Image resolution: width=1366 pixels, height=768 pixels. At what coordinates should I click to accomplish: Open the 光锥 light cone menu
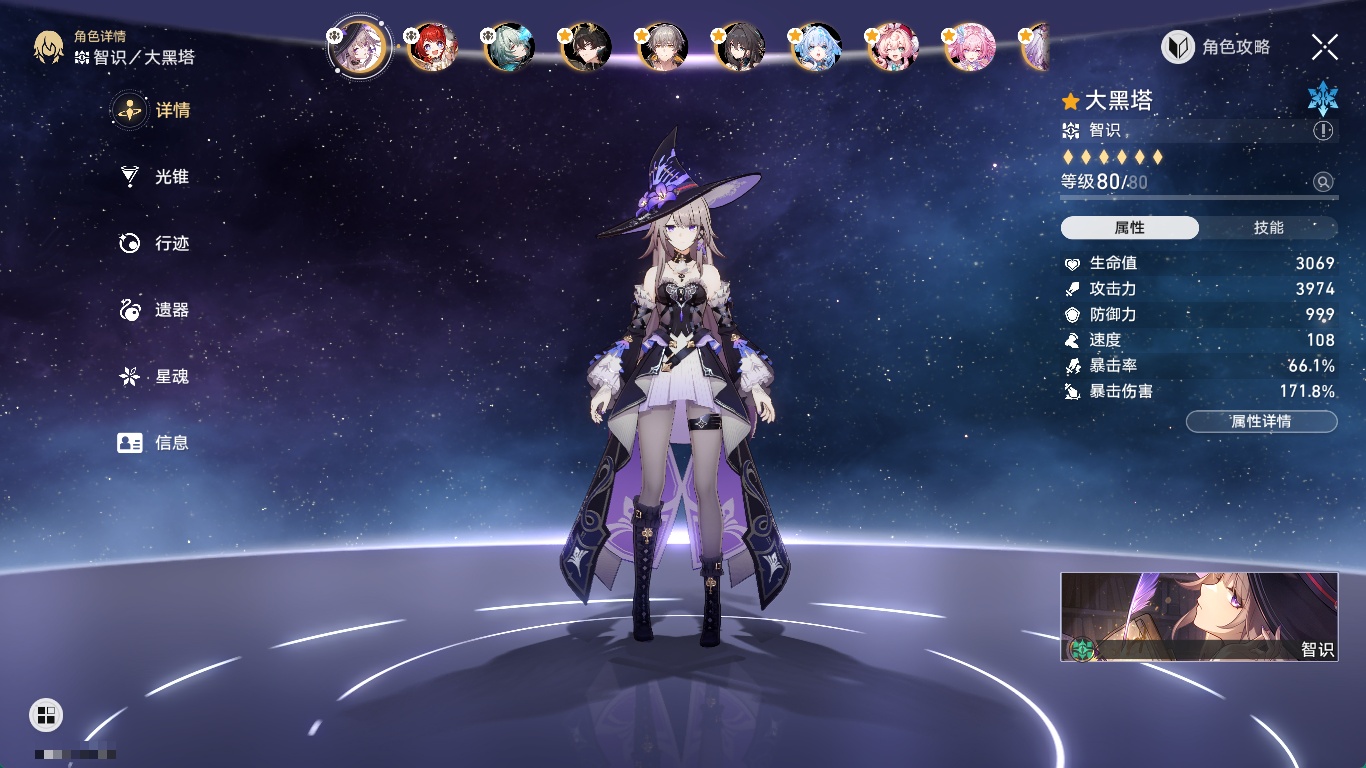point(155,177)
